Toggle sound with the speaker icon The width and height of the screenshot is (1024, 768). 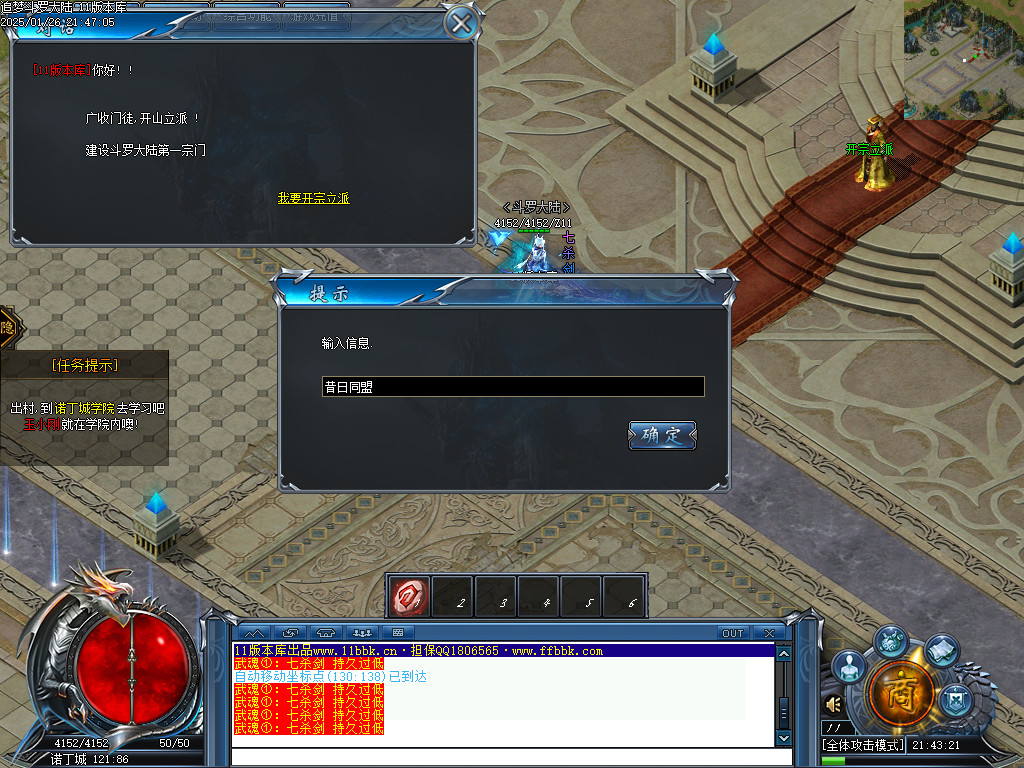tap(834, 705)
